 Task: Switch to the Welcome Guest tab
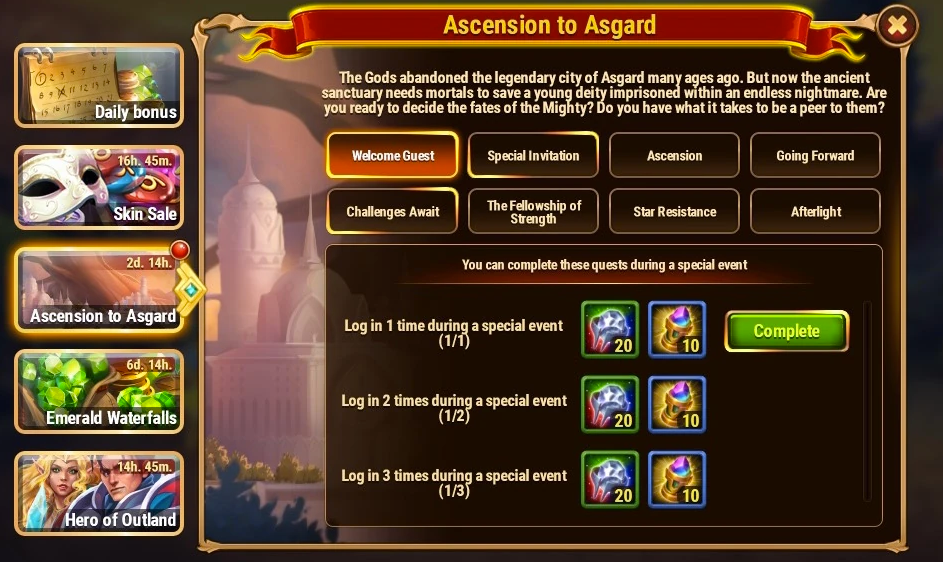tap(393, 156)
